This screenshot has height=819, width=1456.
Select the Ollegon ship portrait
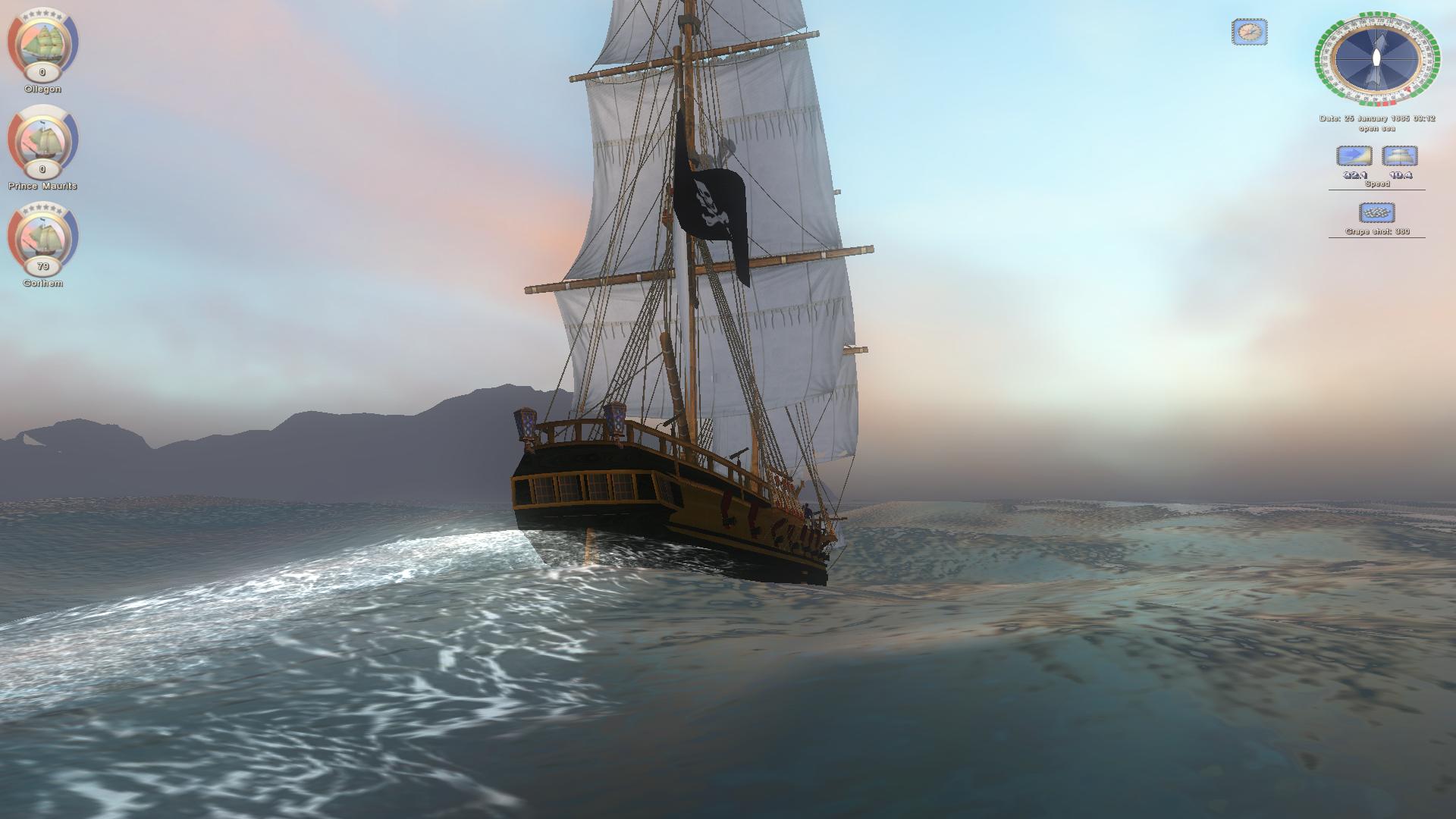tap(42, 42)
